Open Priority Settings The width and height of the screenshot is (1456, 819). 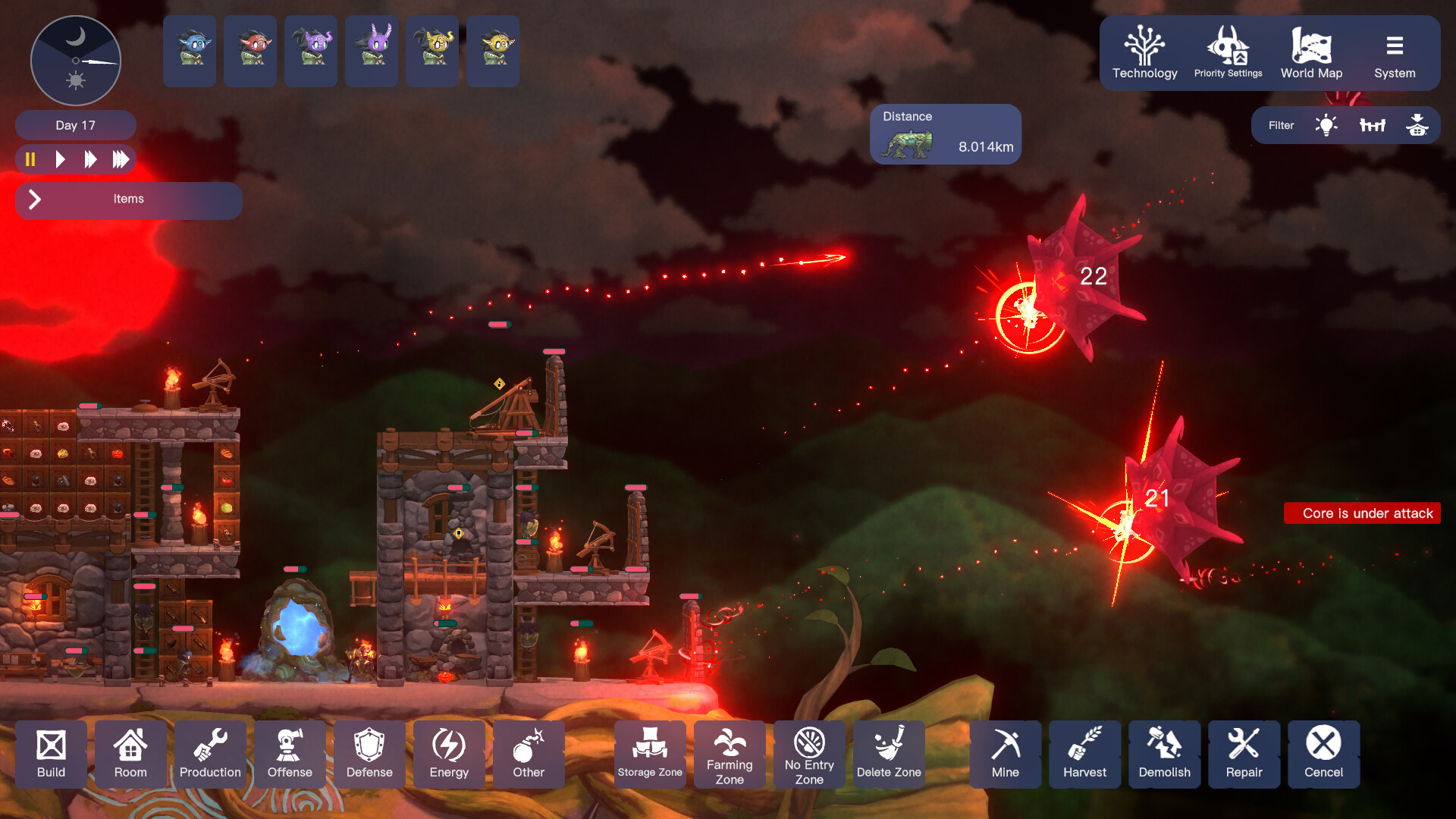[1228, 53]
